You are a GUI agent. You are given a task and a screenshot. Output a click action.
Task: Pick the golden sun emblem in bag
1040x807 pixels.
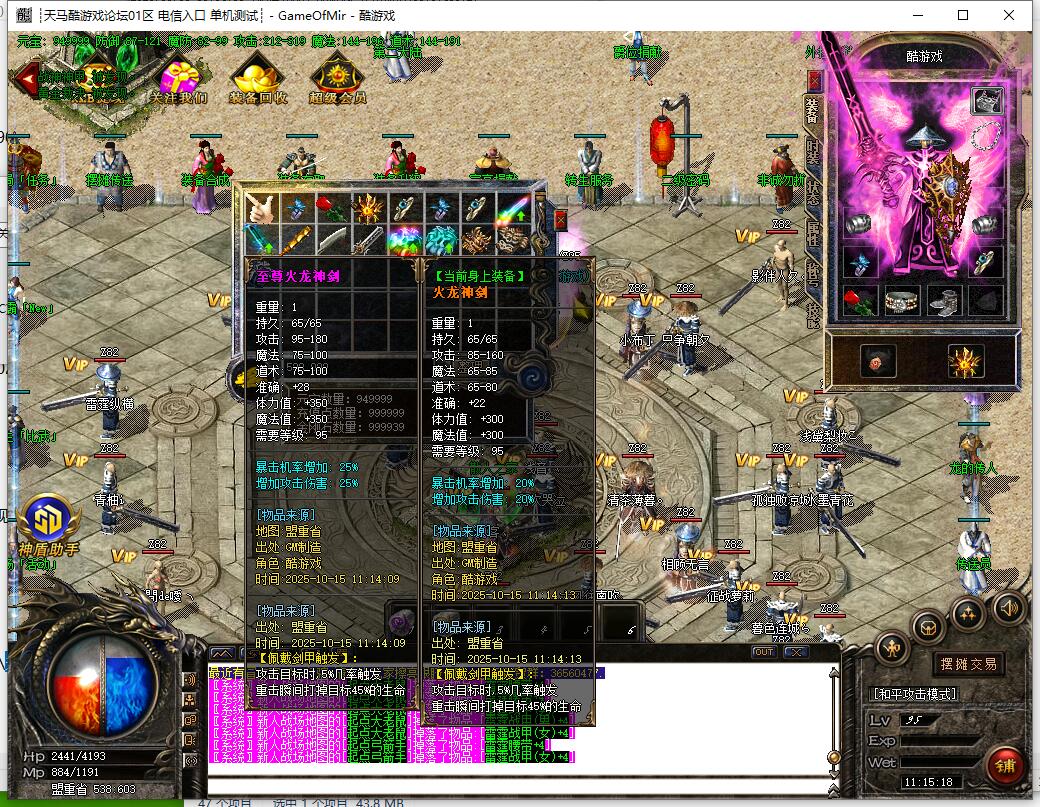(x=369, y=209)
